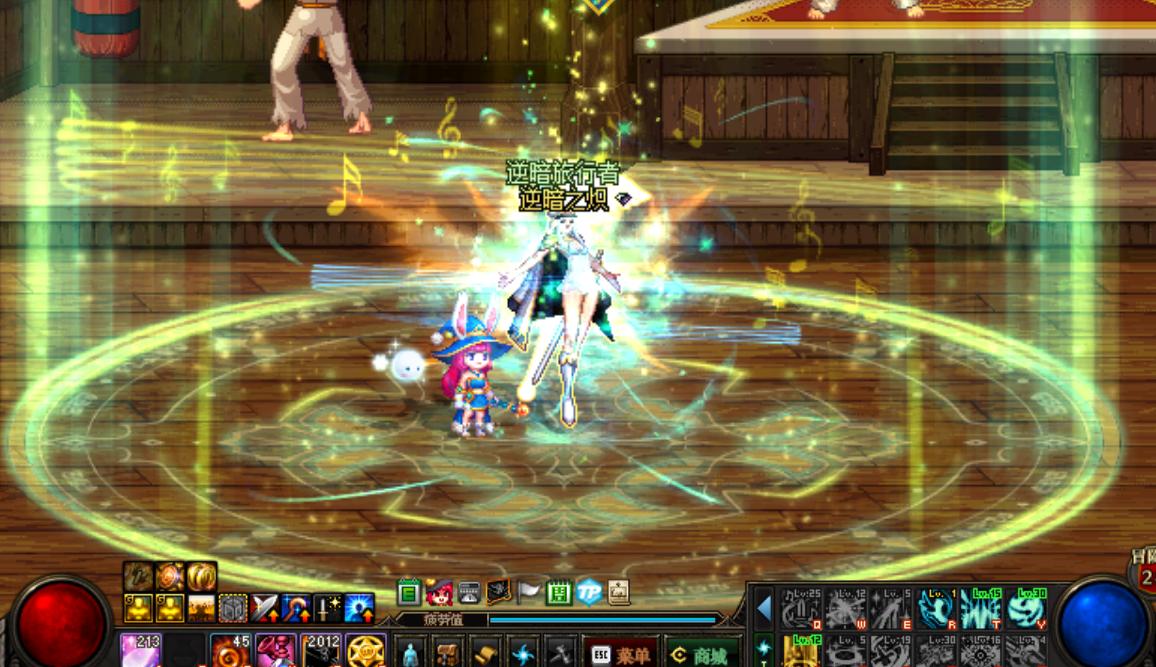Open the 商城 shop button

click(702, 654)
